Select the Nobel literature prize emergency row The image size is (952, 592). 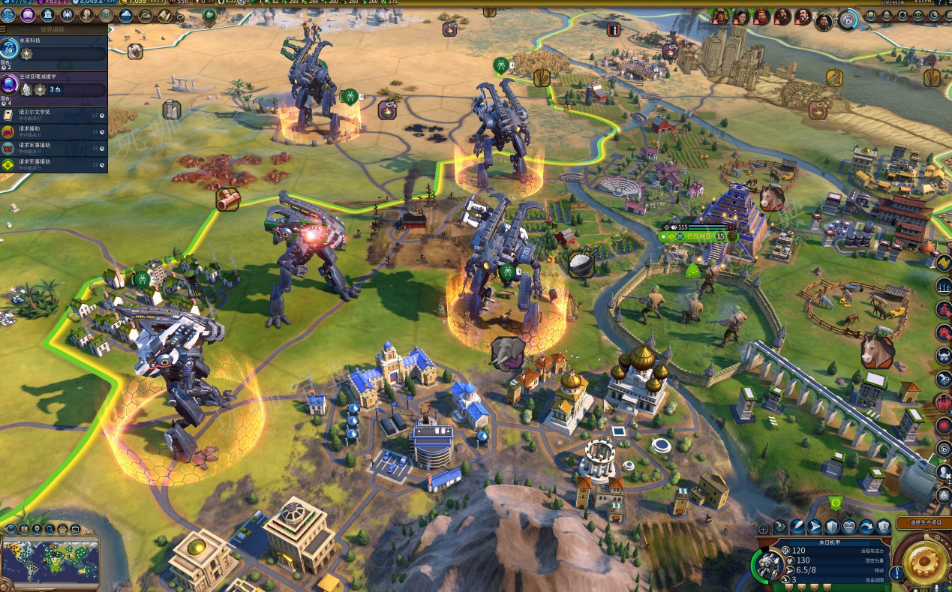53,115
